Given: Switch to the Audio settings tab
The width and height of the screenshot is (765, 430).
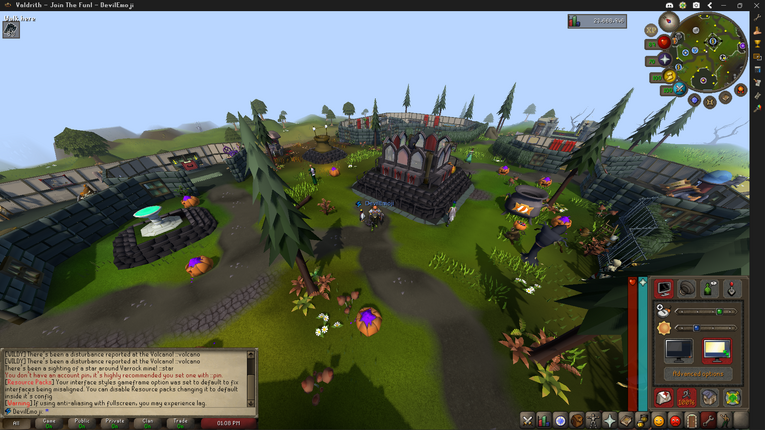Looking at the screenshot, I should click(x=686, y=289).
